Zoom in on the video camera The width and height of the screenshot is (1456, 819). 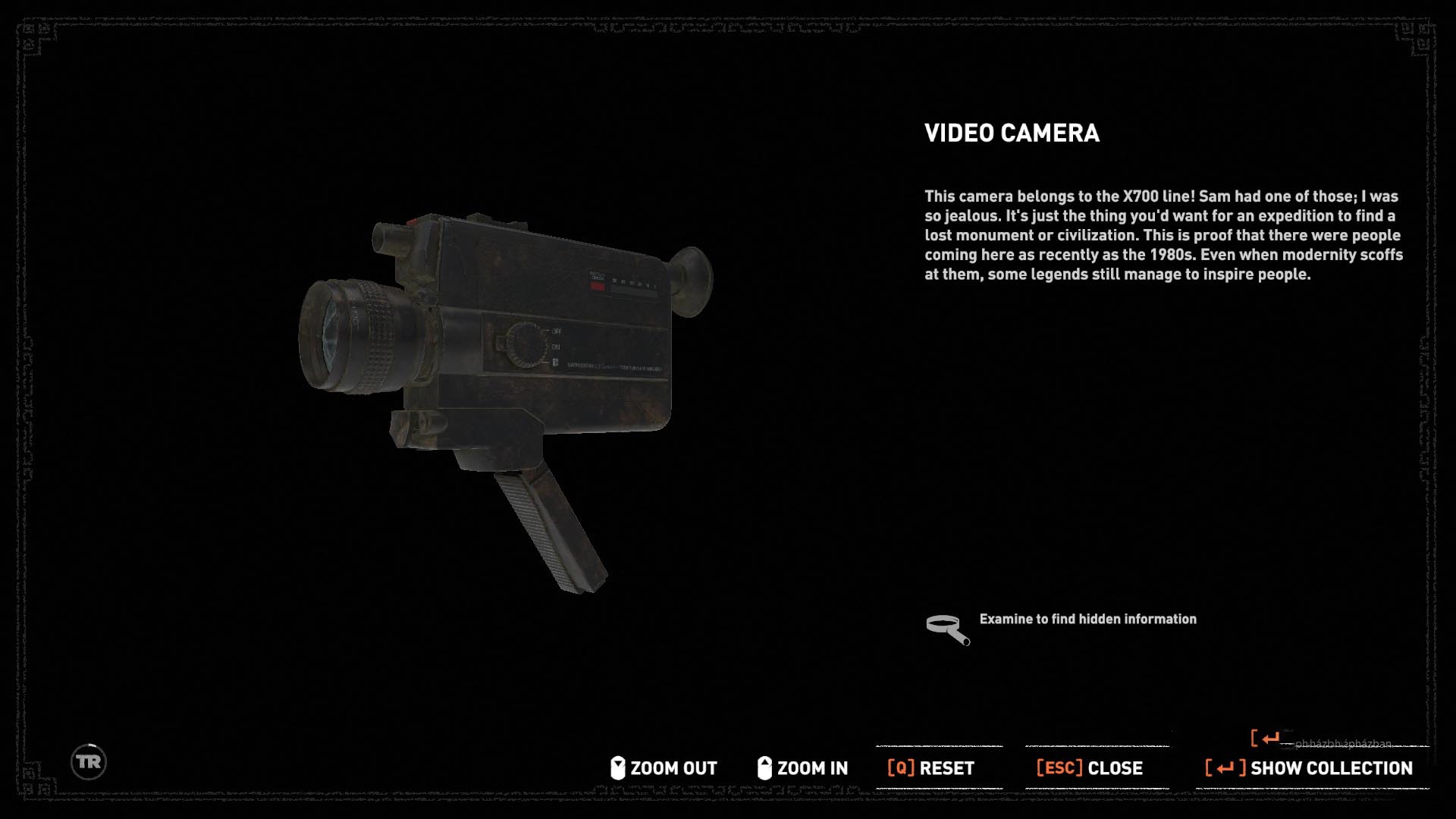[x=803, y=768]
